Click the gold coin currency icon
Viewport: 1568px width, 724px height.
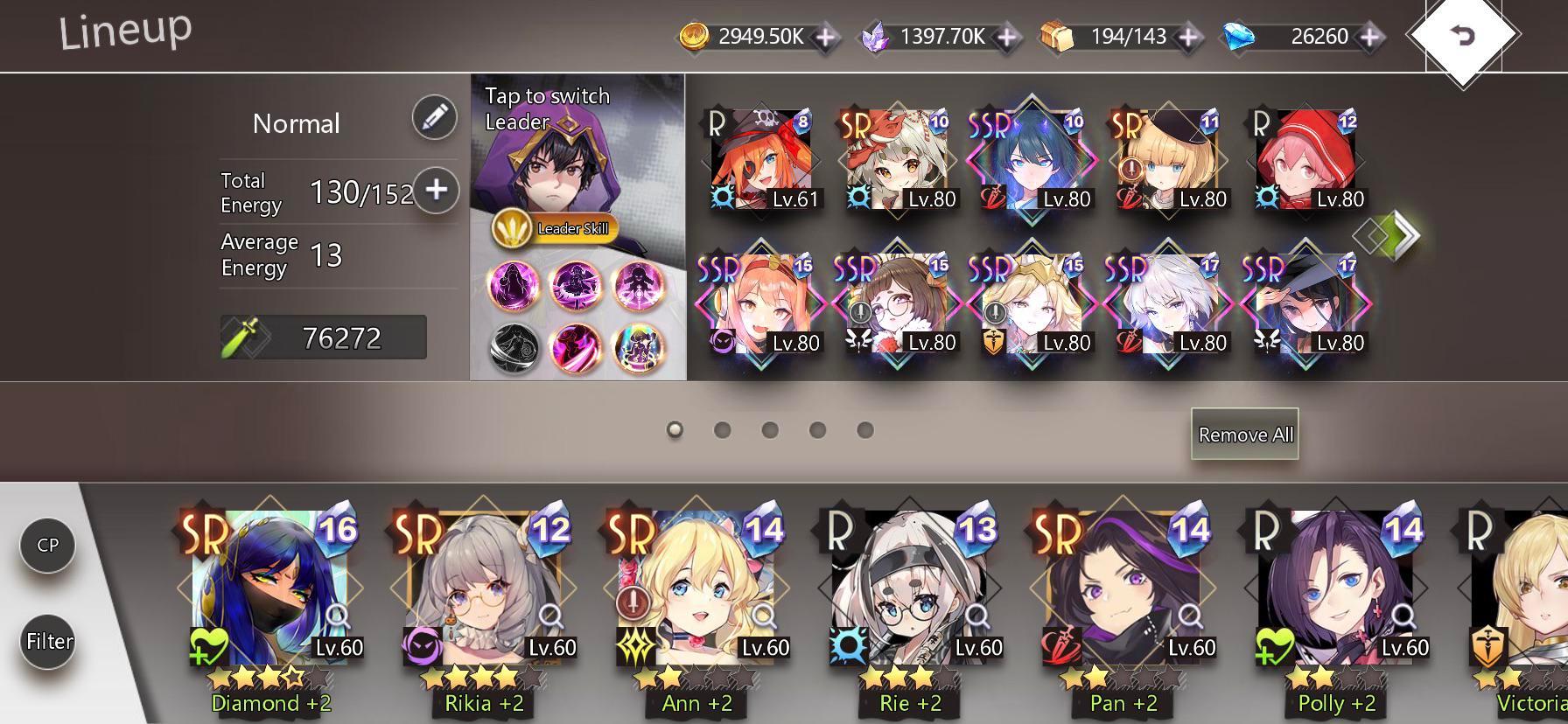tap(696, 37)
